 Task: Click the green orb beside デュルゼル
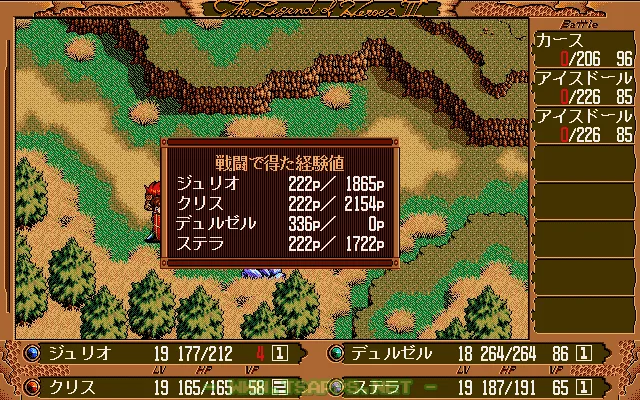click(336, 353)
